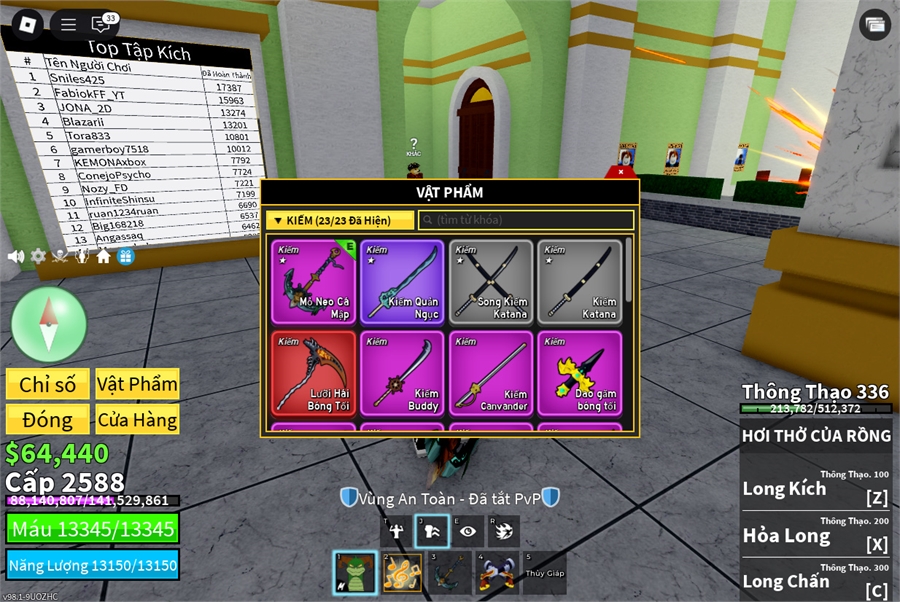This screenshot has width=900, height=602.
Task: Open the Chỉ số stats panel
Action: tap(47, 384)
